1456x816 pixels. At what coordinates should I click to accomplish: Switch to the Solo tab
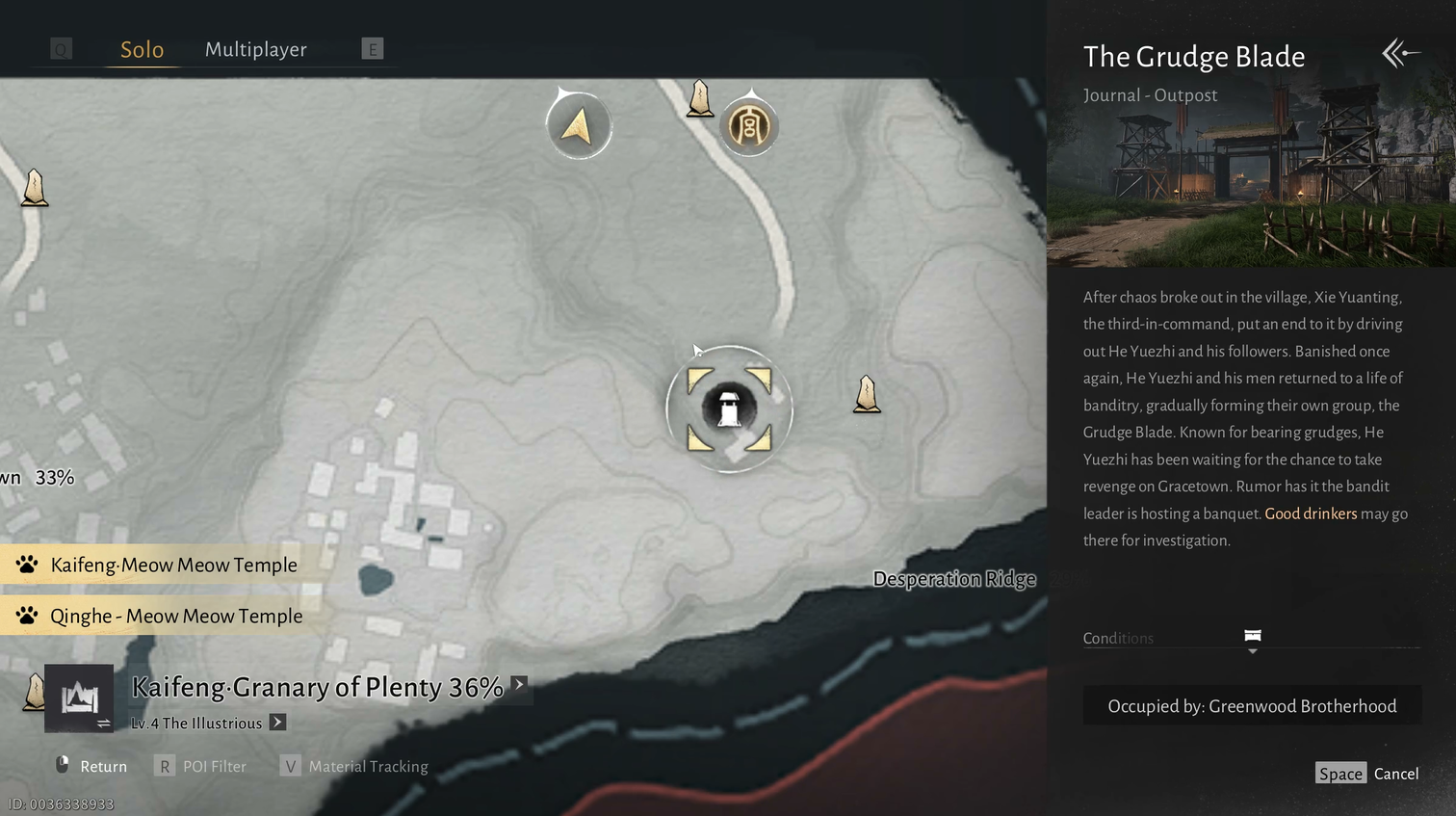(142, 50)
